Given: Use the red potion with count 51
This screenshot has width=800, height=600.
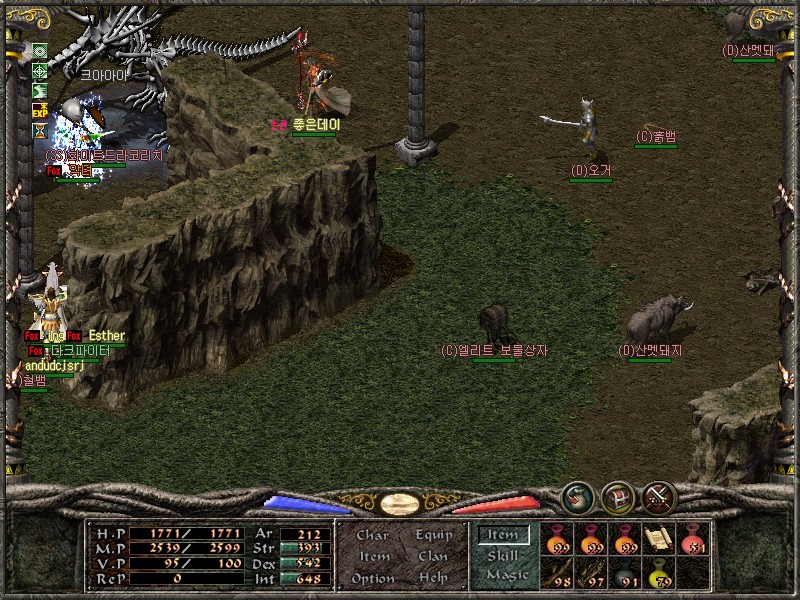Looking at the screenshot, I should pyautogui.click(x=691, y=538).
